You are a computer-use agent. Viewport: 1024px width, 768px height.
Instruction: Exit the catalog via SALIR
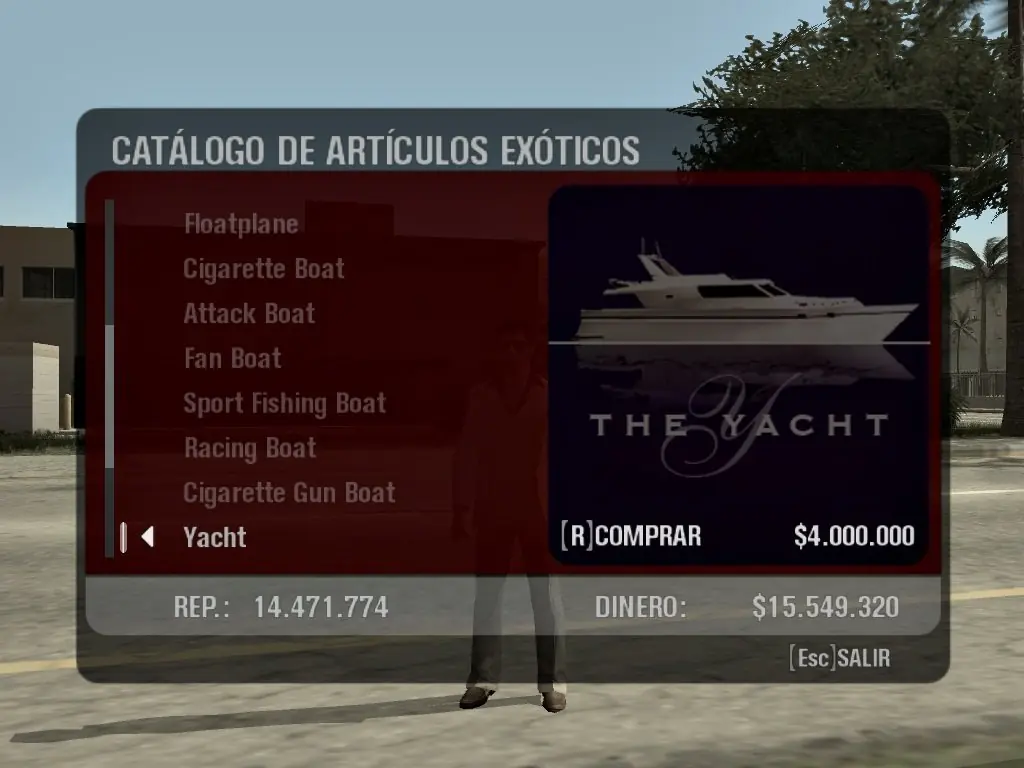coord(839,659)
